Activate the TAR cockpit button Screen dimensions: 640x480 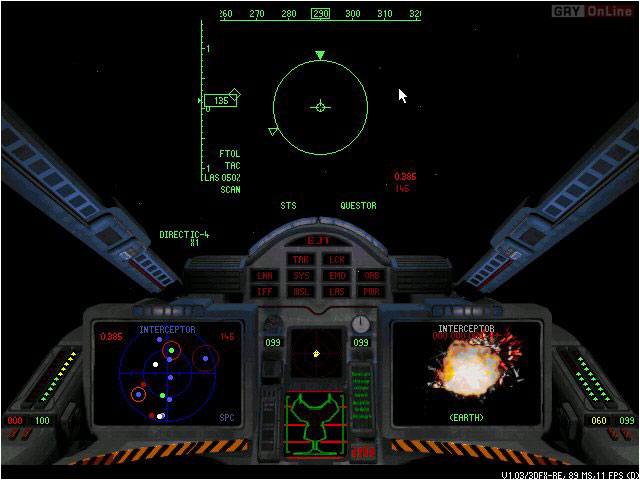(301, 259)
